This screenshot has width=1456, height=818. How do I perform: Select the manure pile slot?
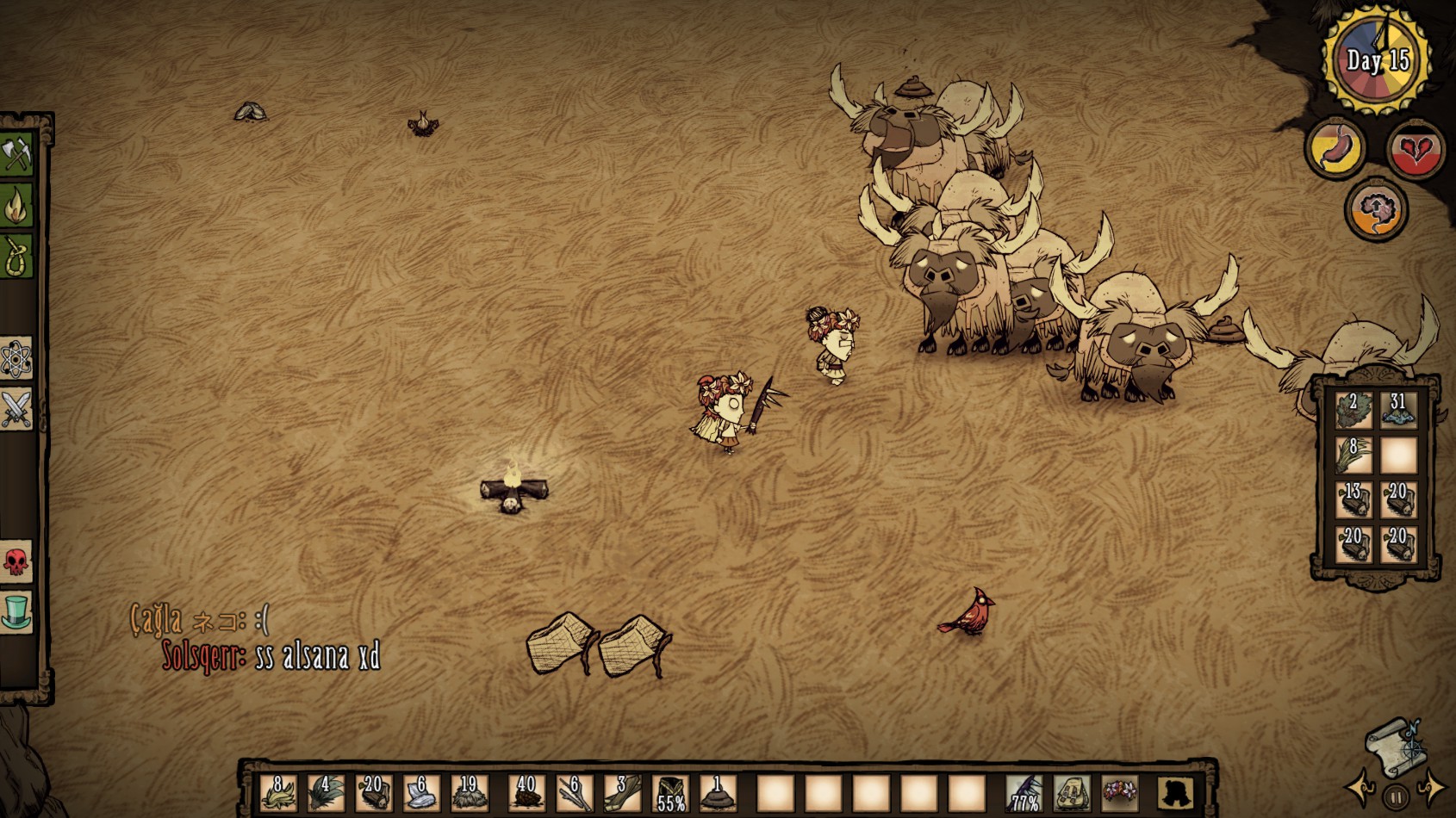(x=717, y=792)
